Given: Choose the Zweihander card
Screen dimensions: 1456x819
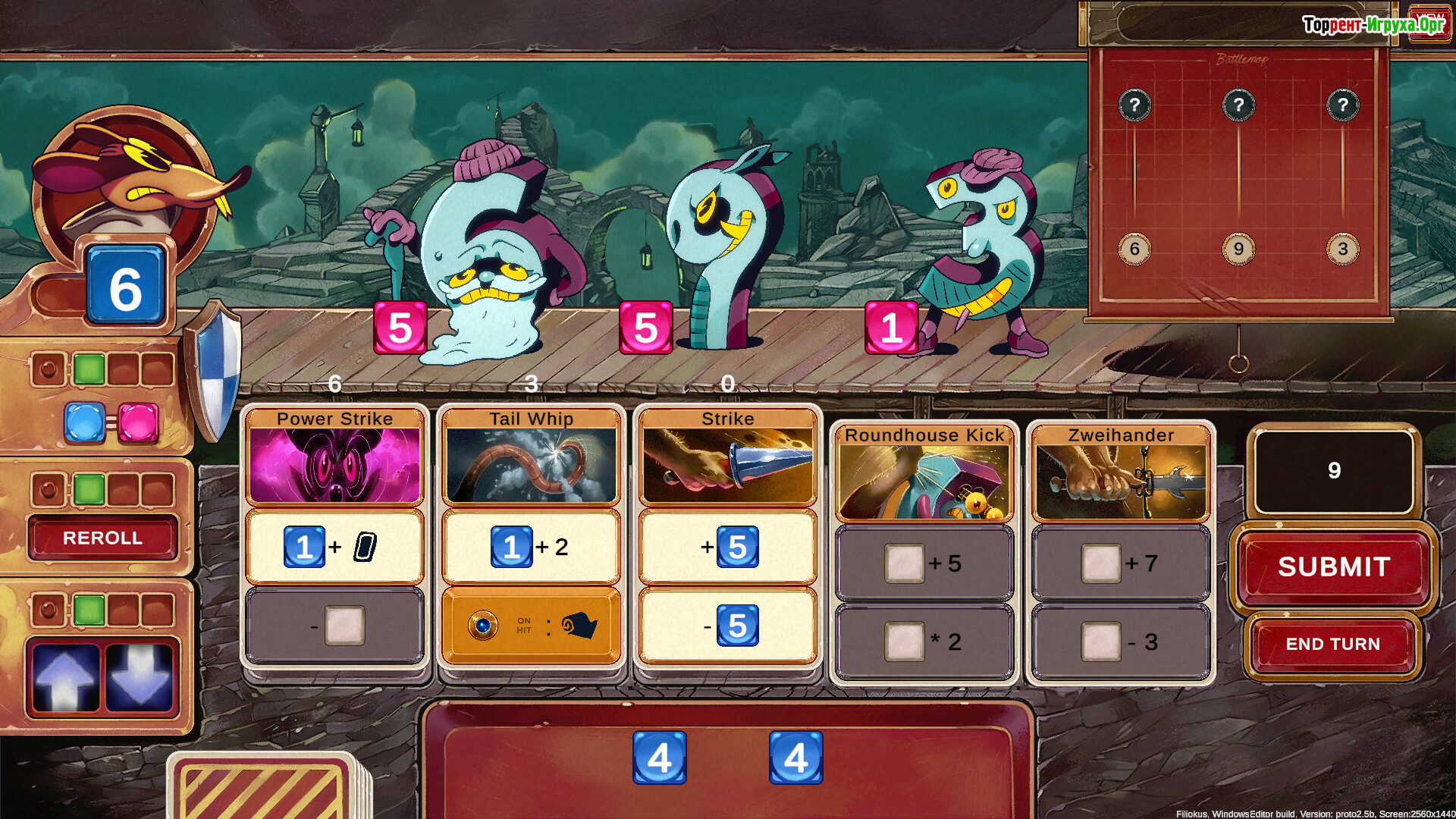Looking at the screenshot, I should (1120, 436).
